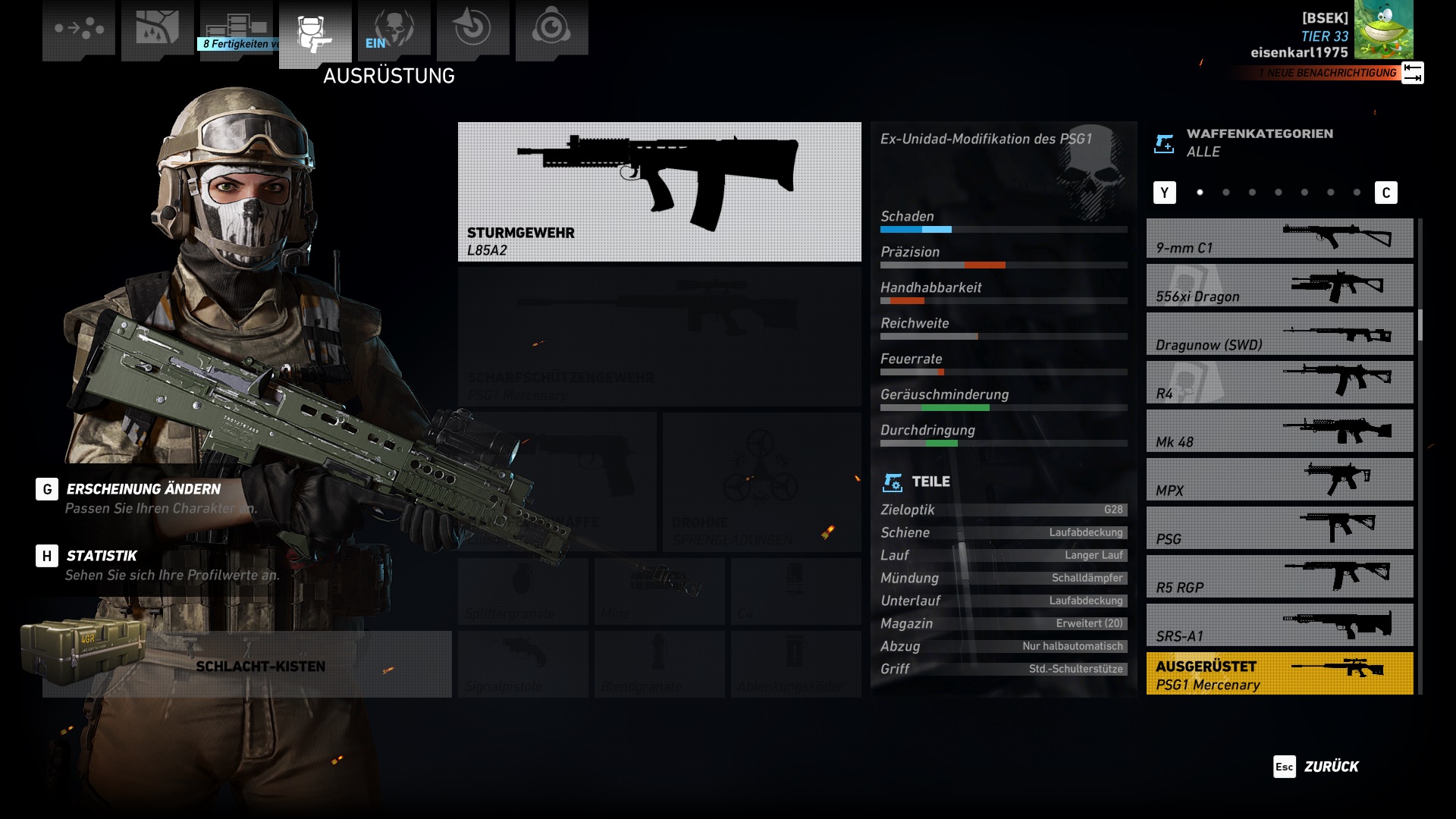The image size is (1456, 819).
Task: Switch to the skills tab showing Fertigkeiten
Action: [x=237, y=30]
